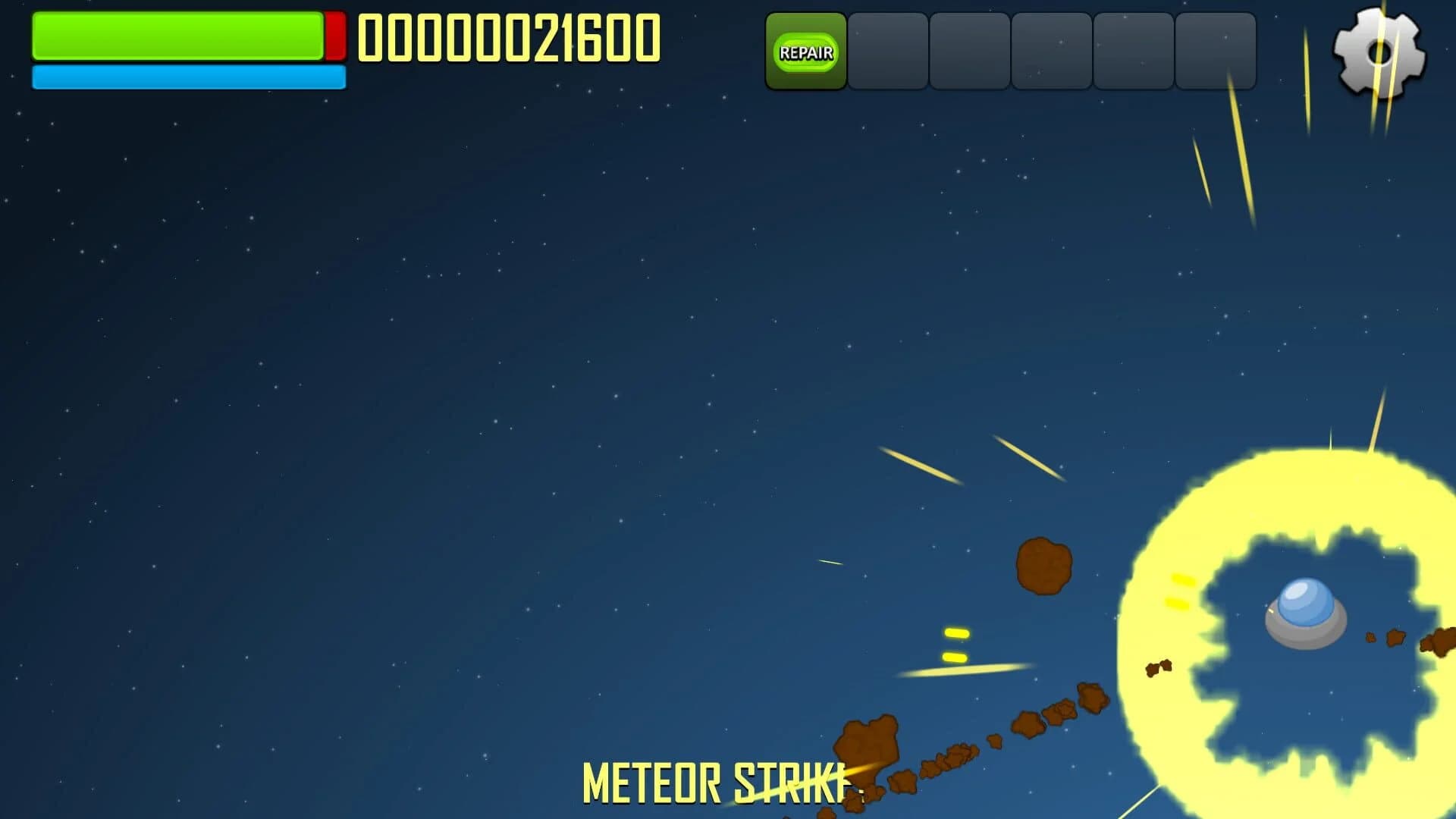Screen dimensions: 1456x819
Task: Click the score counter 00000021600
Action: point(509,38)
